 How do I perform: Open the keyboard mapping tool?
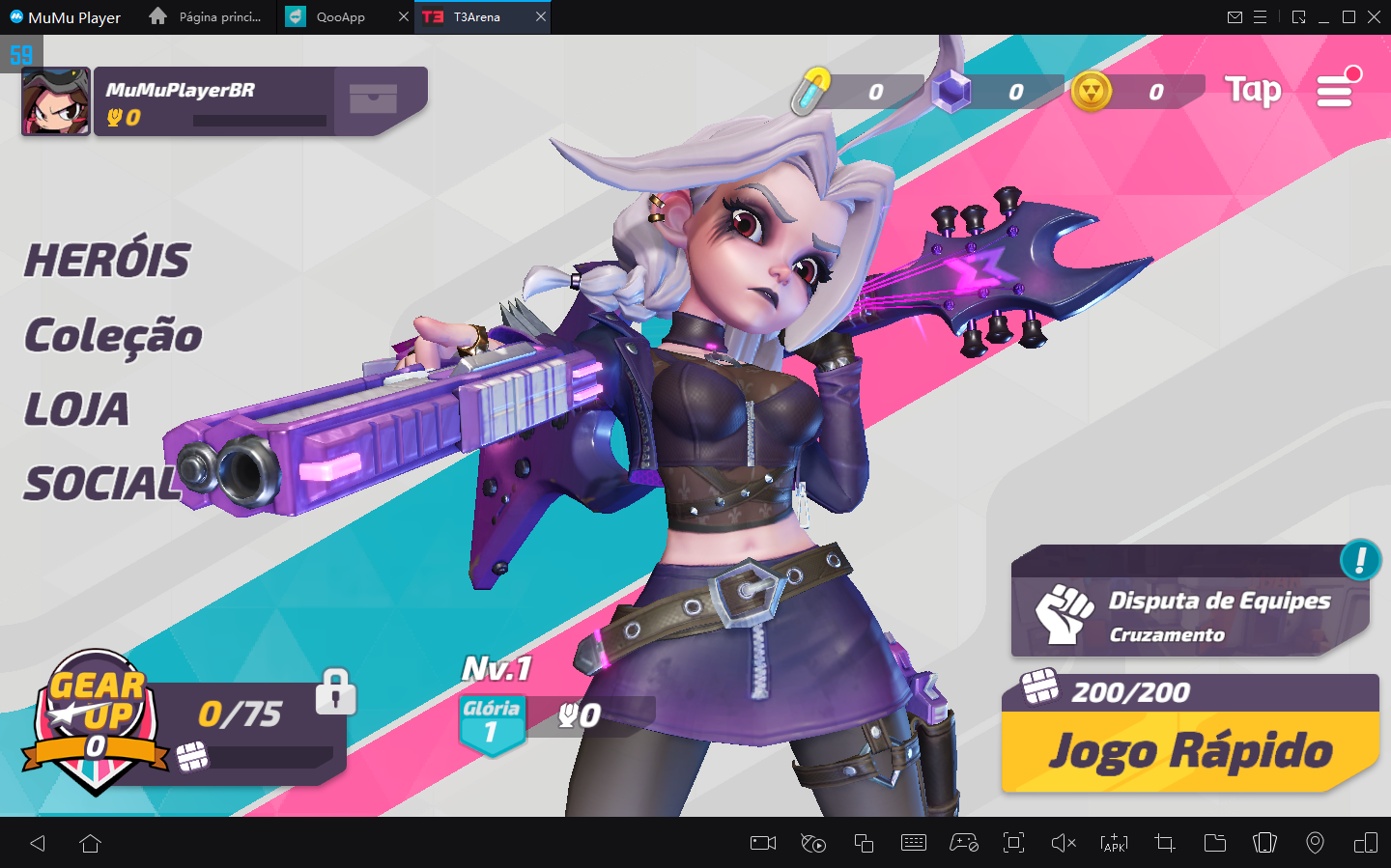point(913,843)
